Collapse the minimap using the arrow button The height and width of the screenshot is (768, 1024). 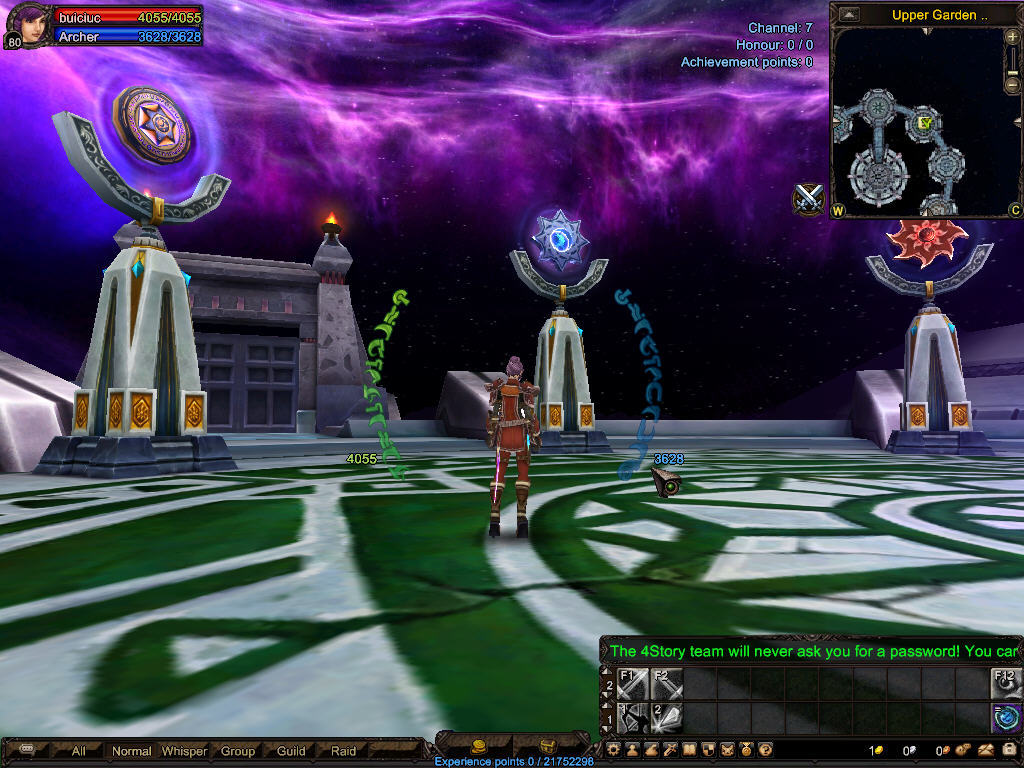[849, 15]
